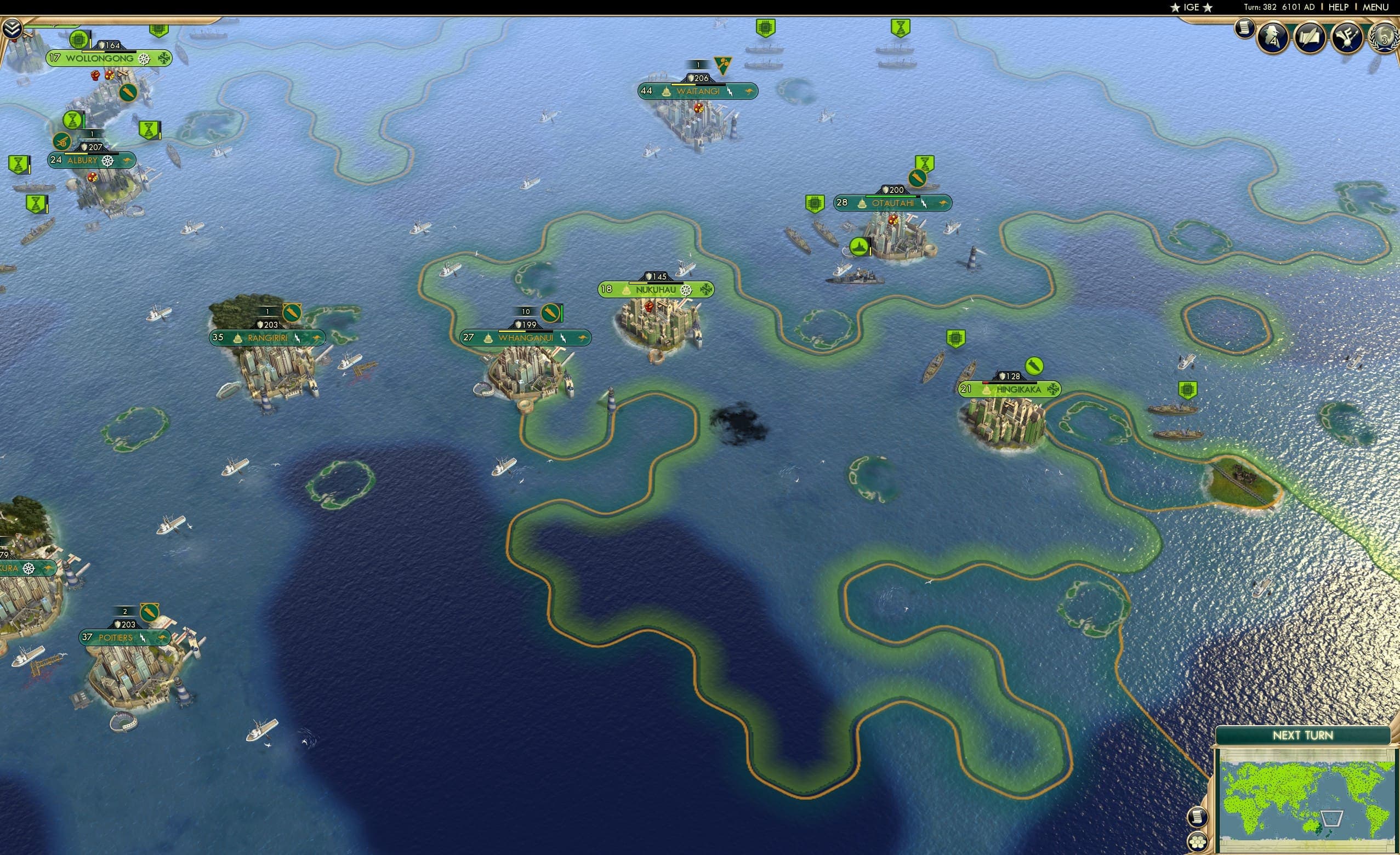Click the red combat icon on Nukuhau city

[650, 308]
